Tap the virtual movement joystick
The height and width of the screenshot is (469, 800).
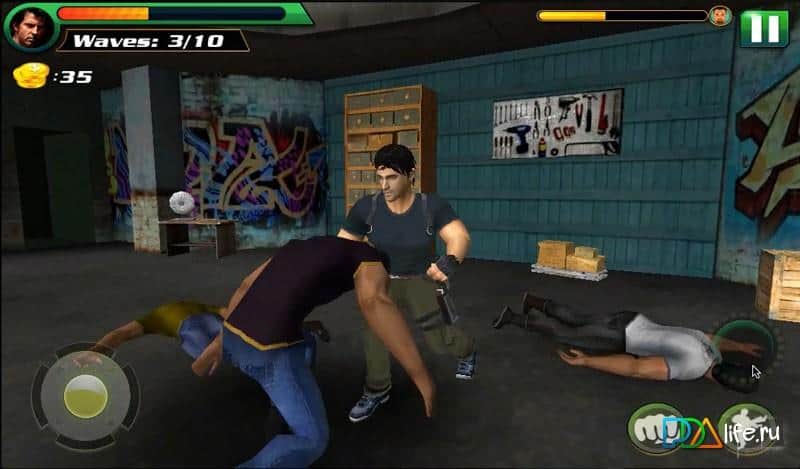coord(83,397)
